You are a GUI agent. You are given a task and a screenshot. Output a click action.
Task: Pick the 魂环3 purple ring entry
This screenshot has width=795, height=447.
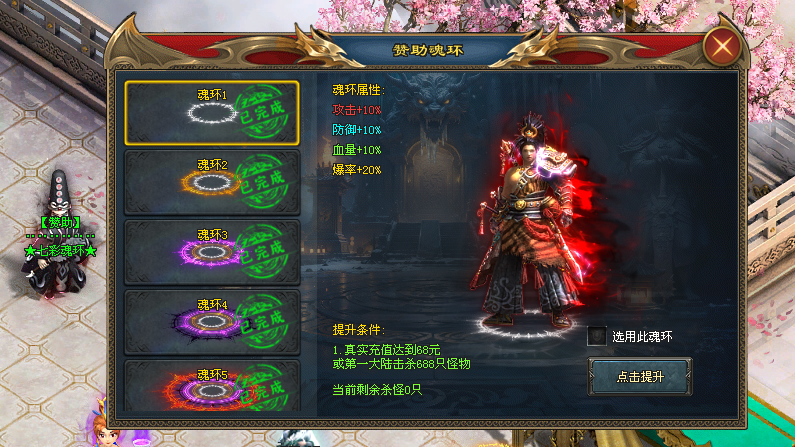tap(212, 252)
